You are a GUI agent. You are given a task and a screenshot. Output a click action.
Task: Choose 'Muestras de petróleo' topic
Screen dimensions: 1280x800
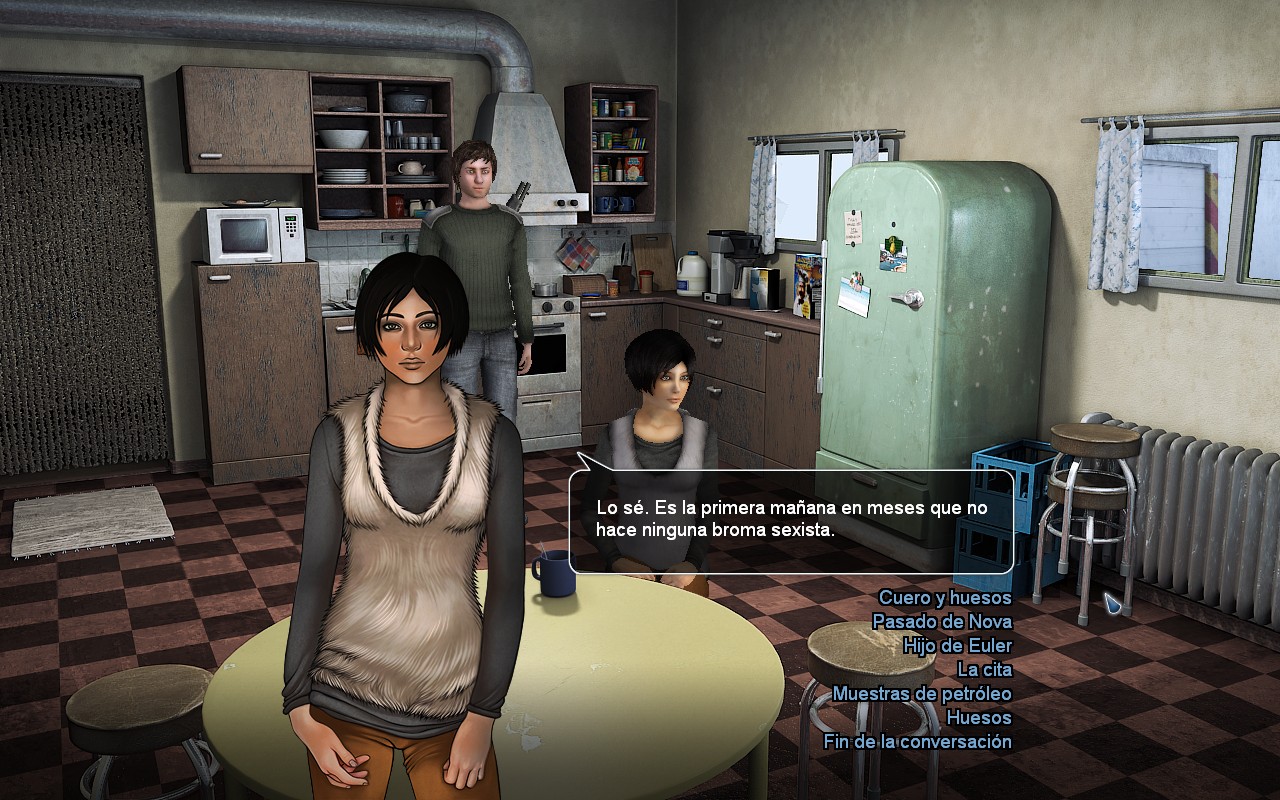click(x=922, y=694)
